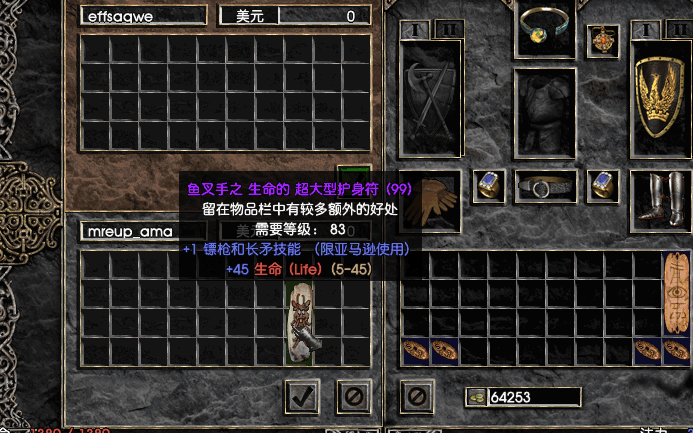
Task: Click the gold coins button beside 64253
Action: coord(475,397)
